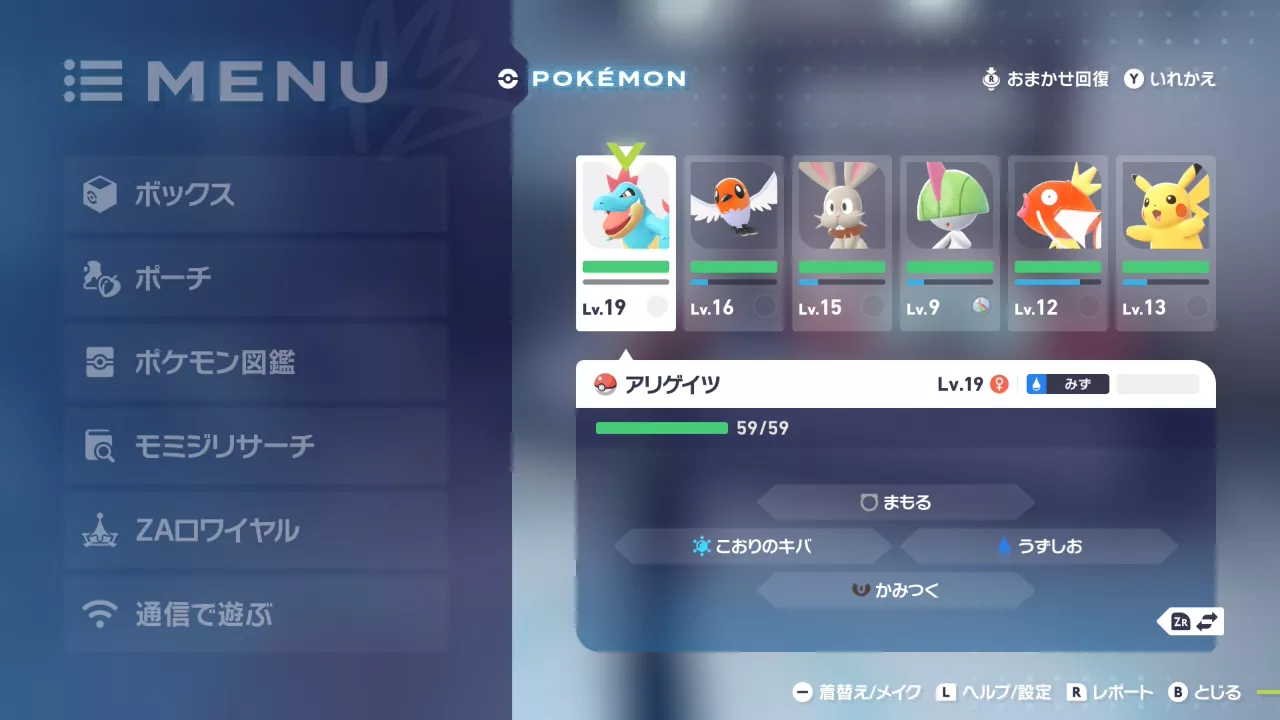Open the Box cube icon in sidebar
Screen dimensions: 1280x720
click(100, 195)
